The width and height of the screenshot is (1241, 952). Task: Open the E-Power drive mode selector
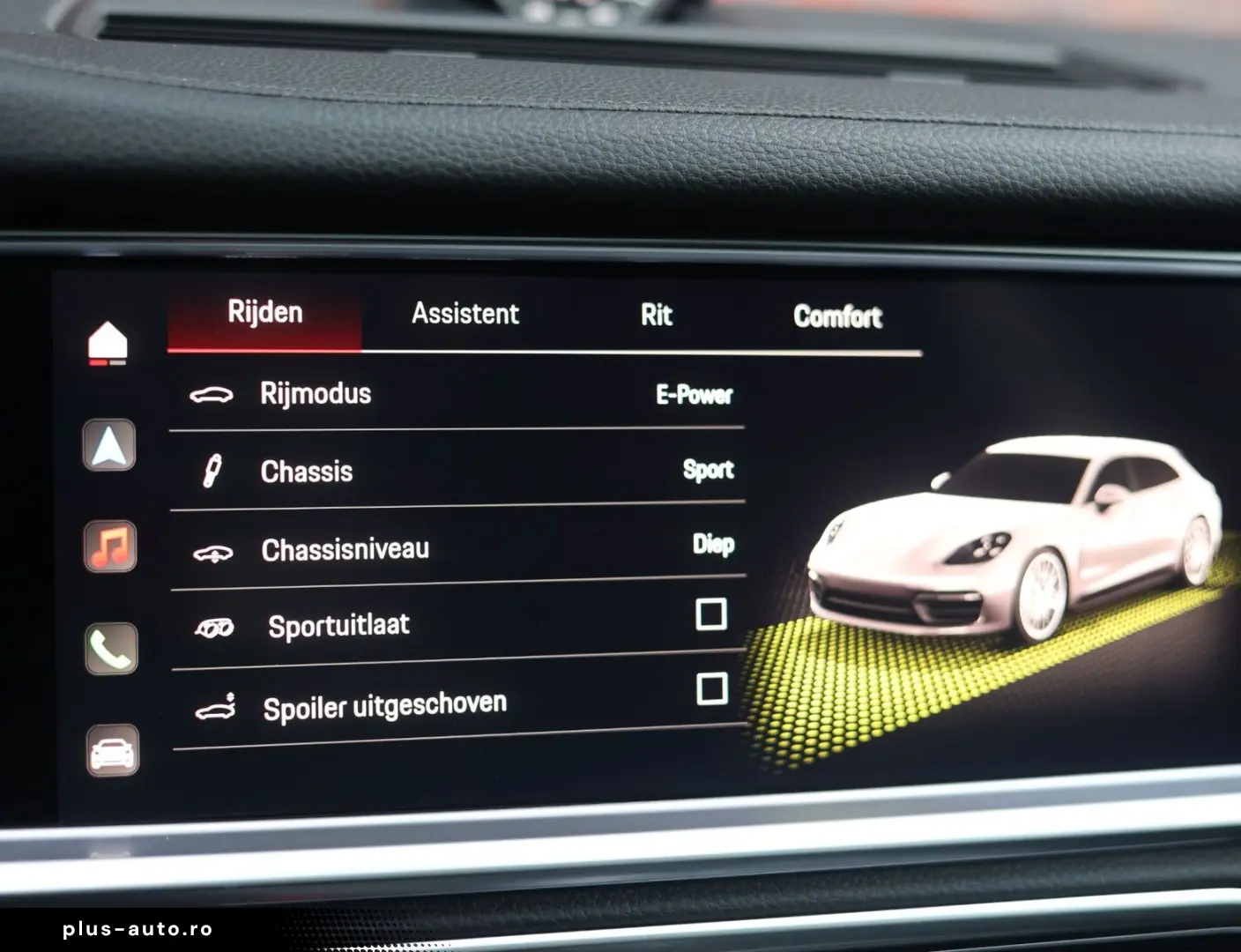(693, 396)
